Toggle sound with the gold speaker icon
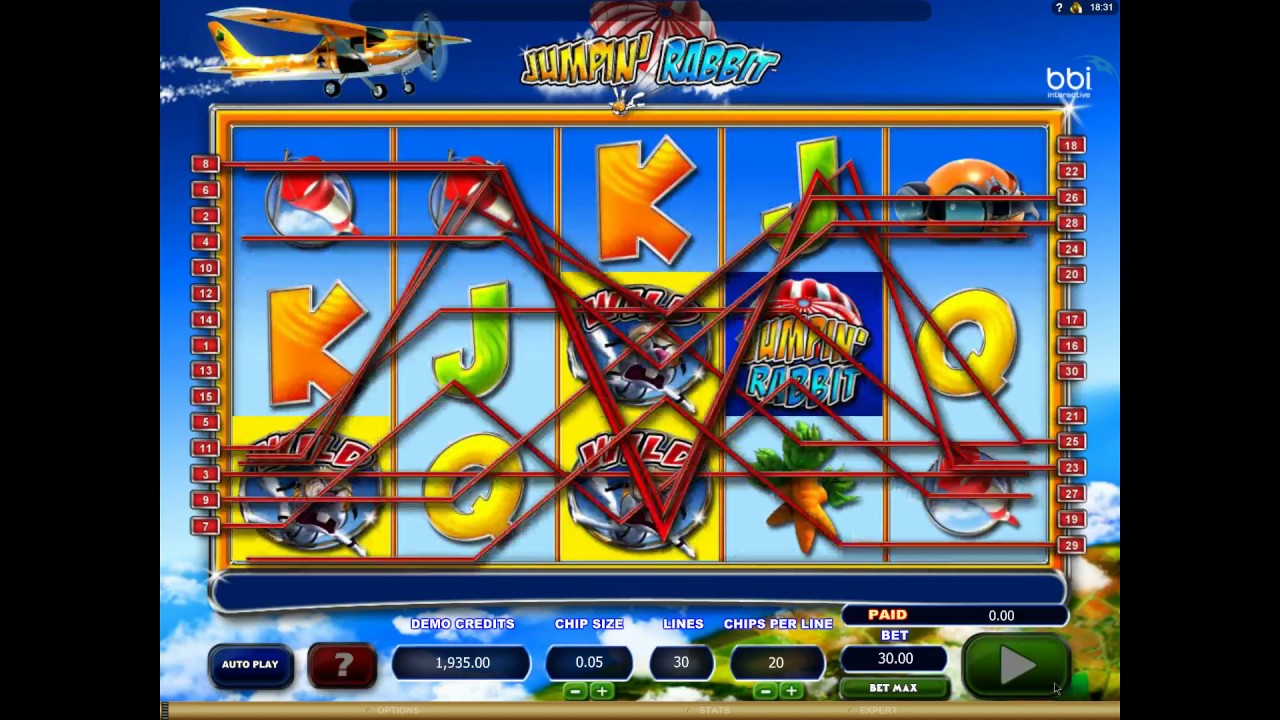 pos(1077,8)
